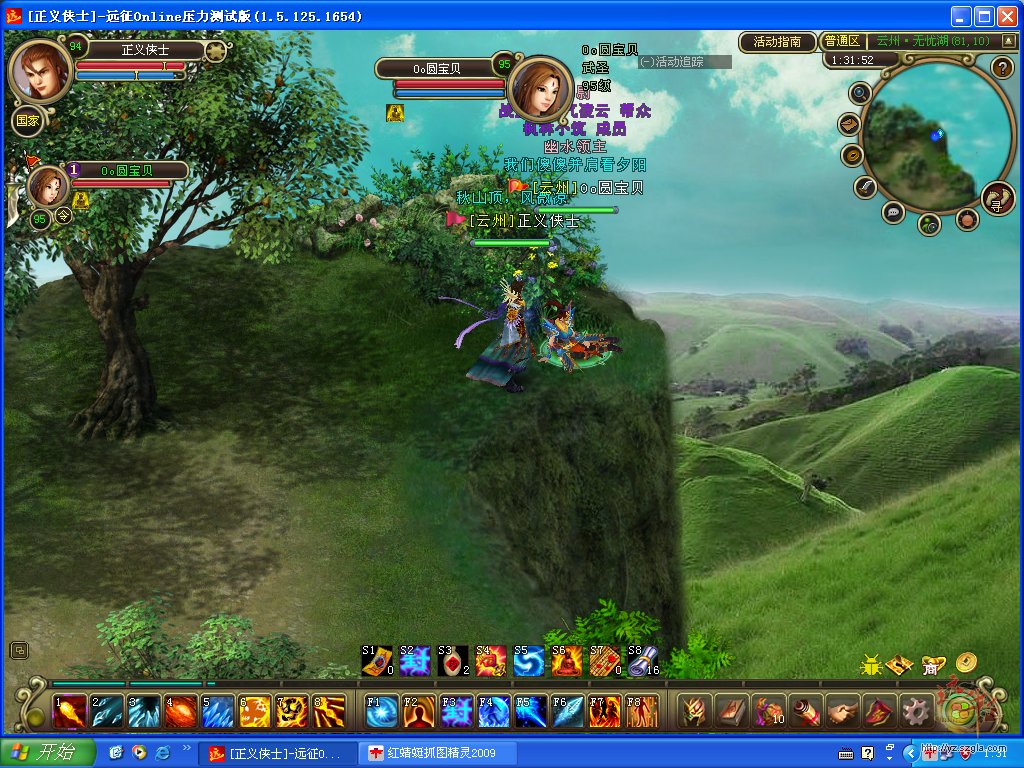Viewport: 1024px width, 768px height.
Task: Activate the 寻 footprints pathfinding button
Action: pos(997,198)
